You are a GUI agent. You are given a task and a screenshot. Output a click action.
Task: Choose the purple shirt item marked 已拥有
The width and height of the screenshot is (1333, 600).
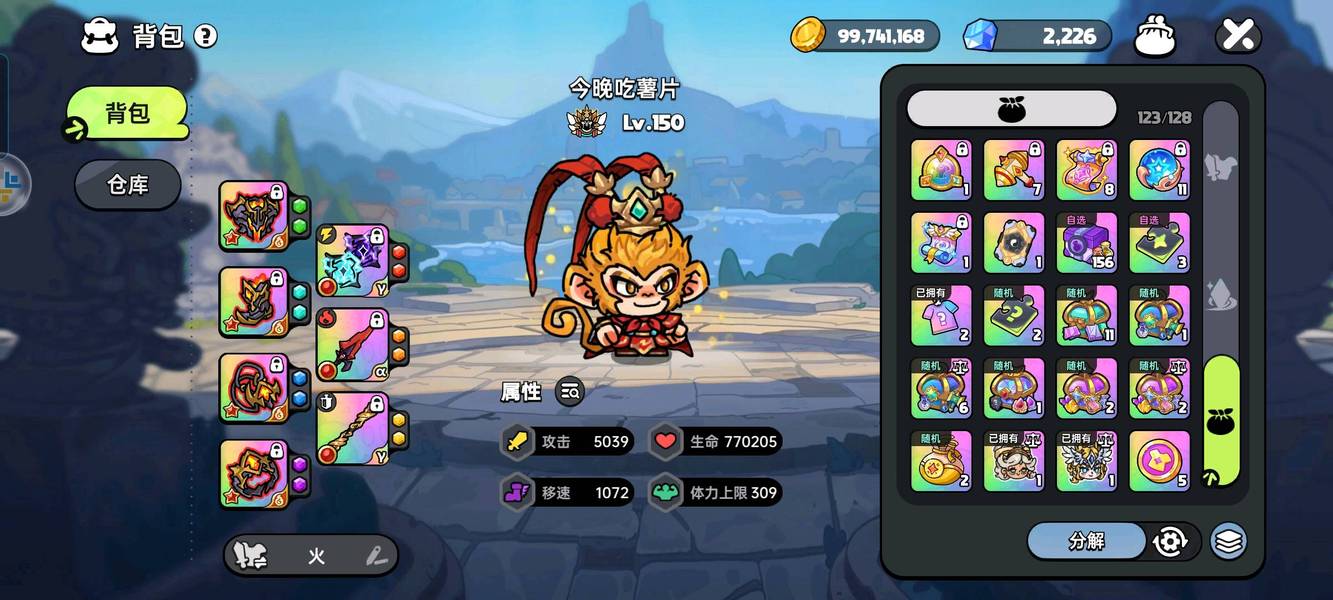point(941,316)
